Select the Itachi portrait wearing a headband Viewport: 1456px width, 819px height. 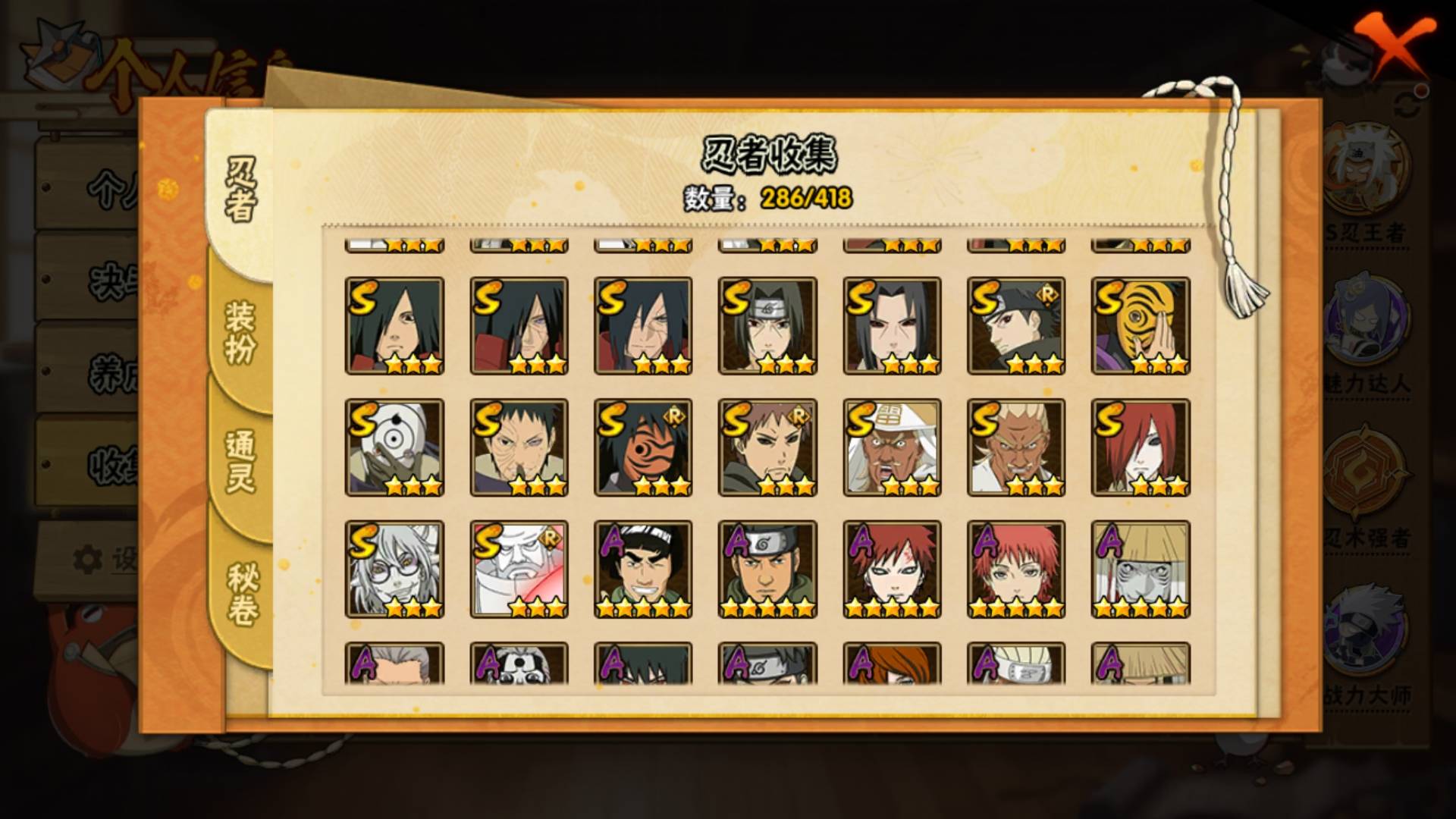tap(767, 325)
